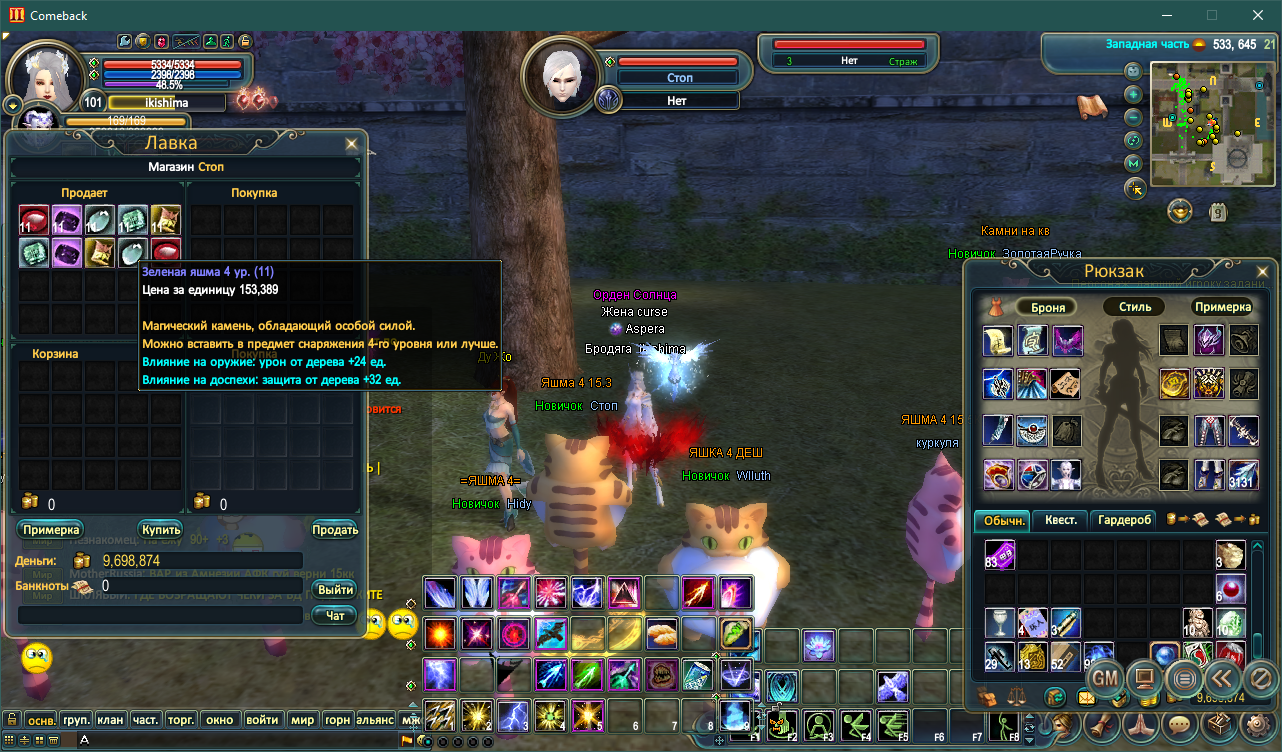
Task: Click the Купить buy button
Action: click(x=160, y=529)
